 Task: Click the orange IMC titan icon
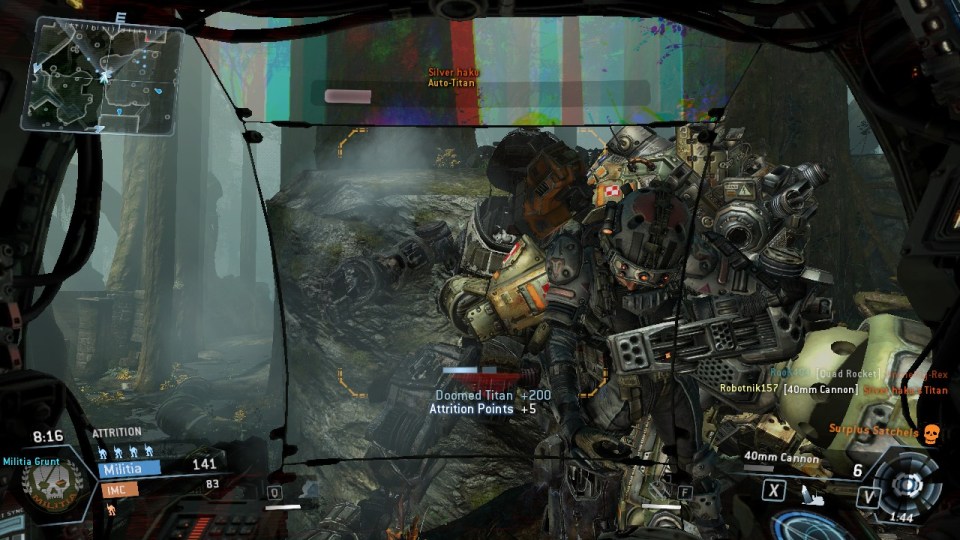click(x=109, y=509)
